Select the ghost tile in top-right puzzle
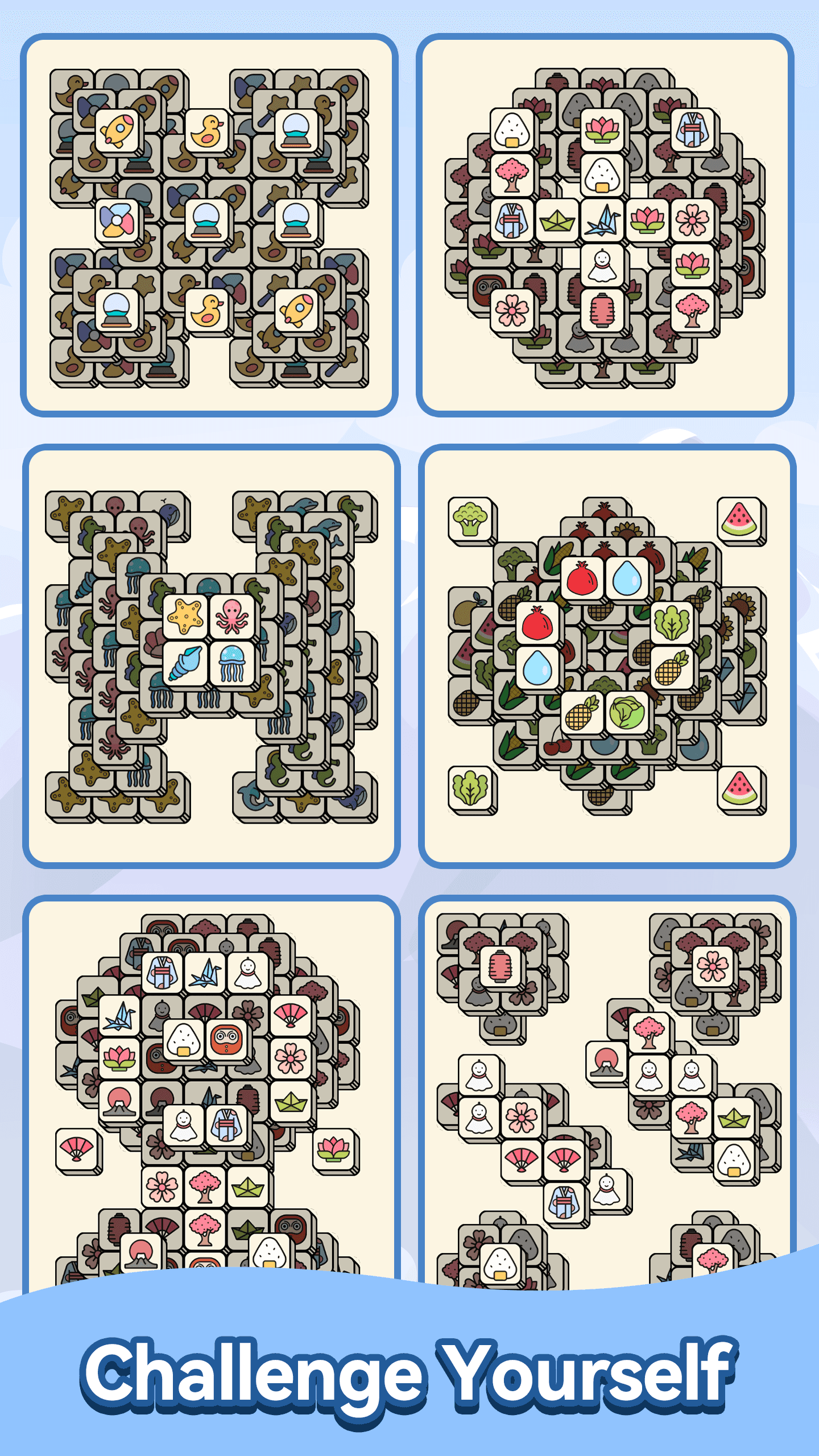This screenshot has width=819, height=1456. tap(603, 264)
